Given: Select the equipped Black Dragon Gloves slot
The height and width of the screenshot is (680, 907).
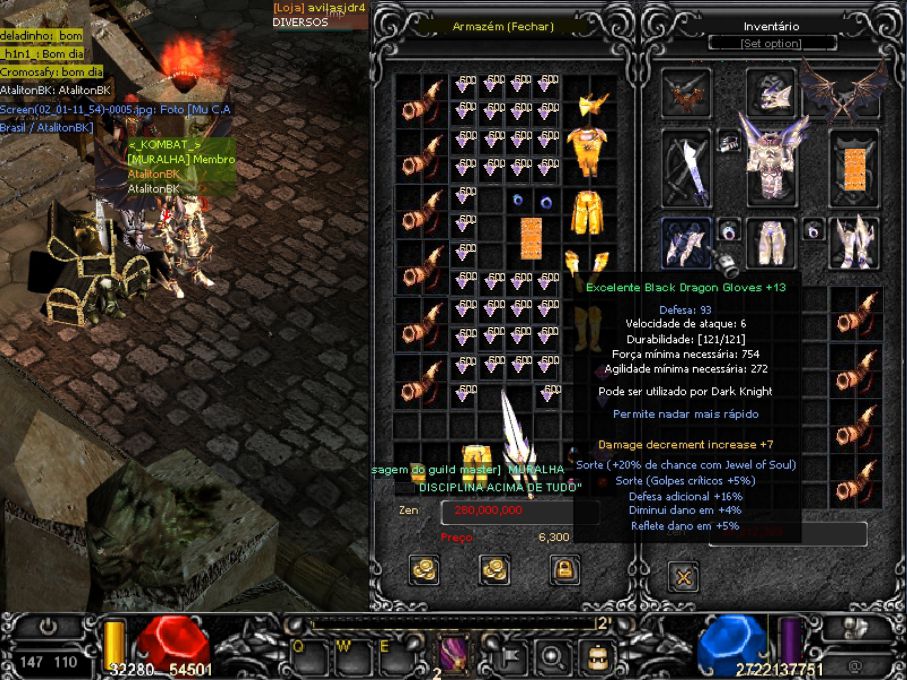Looking at the screenshot, I should [x=686, y=243].
